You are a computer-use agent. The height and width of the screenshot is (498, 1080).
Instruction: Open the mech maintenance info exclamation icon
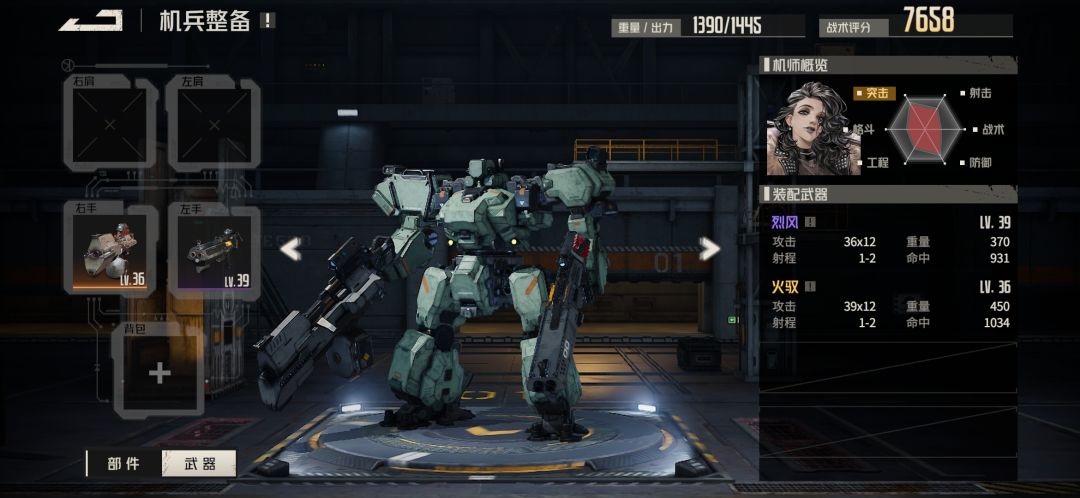click(x=268, y=20)
